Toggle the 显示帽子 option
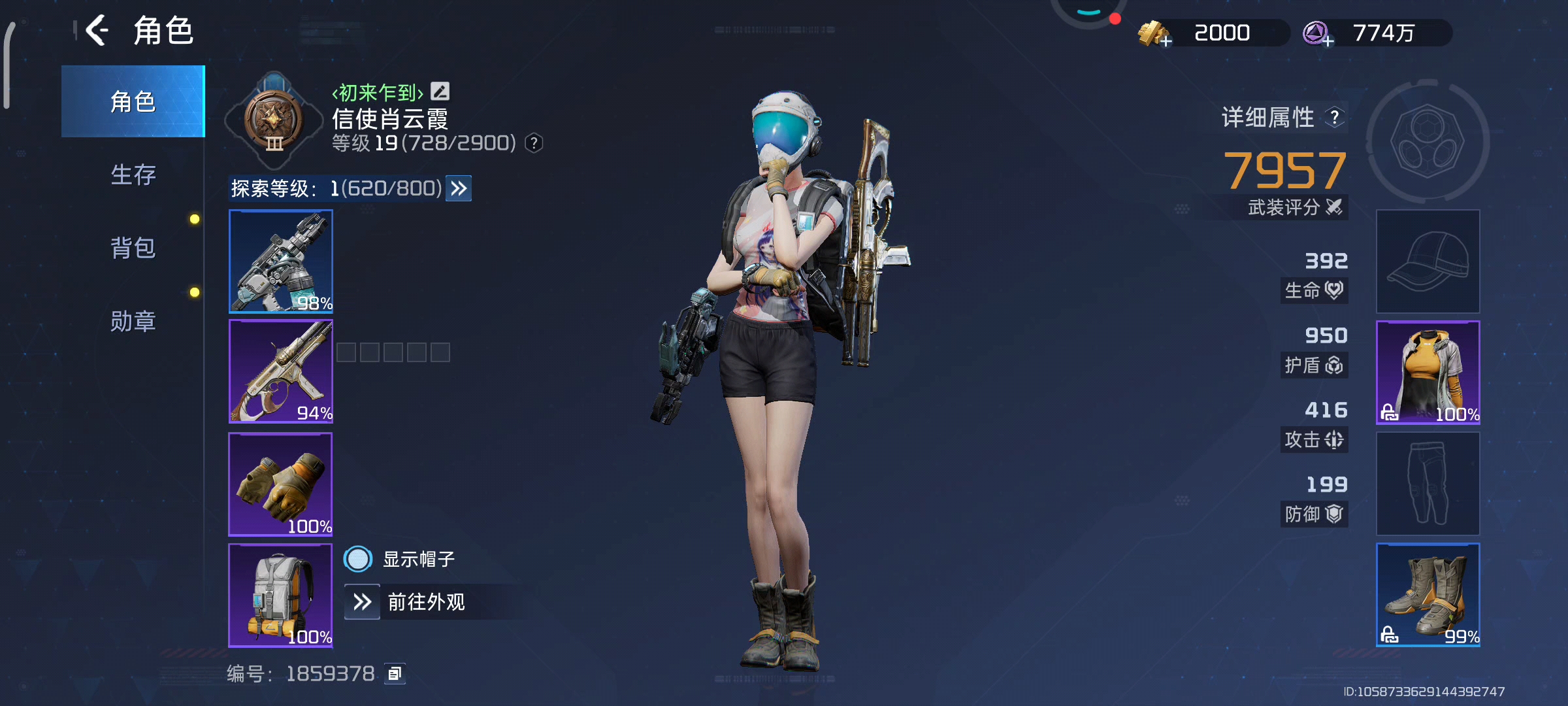The width and height of the screenshot is (1568, 706). pos(358,559)
